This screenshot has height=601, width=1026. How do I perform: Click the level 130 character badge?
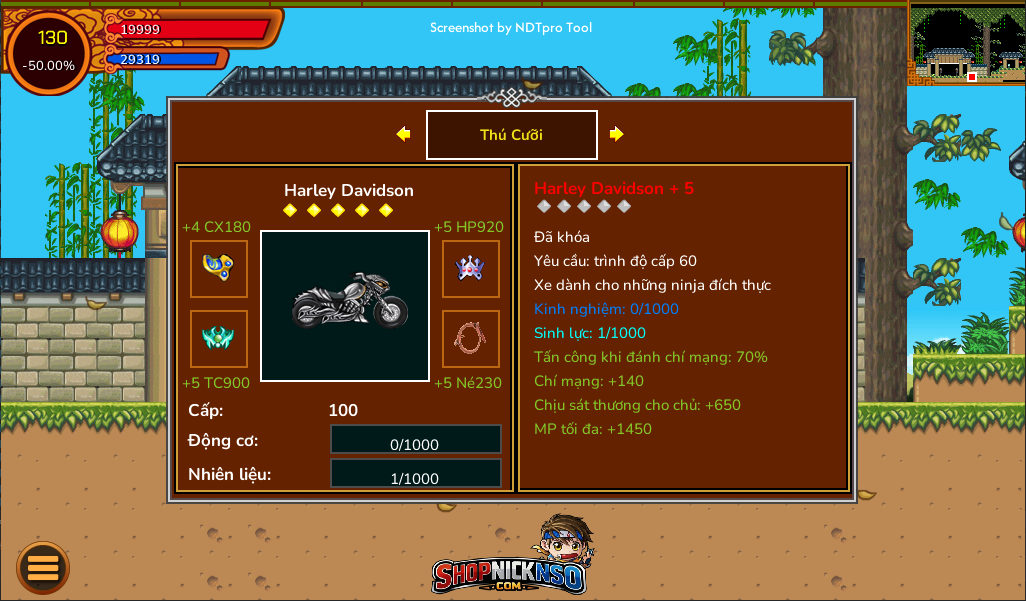(49, 51)
